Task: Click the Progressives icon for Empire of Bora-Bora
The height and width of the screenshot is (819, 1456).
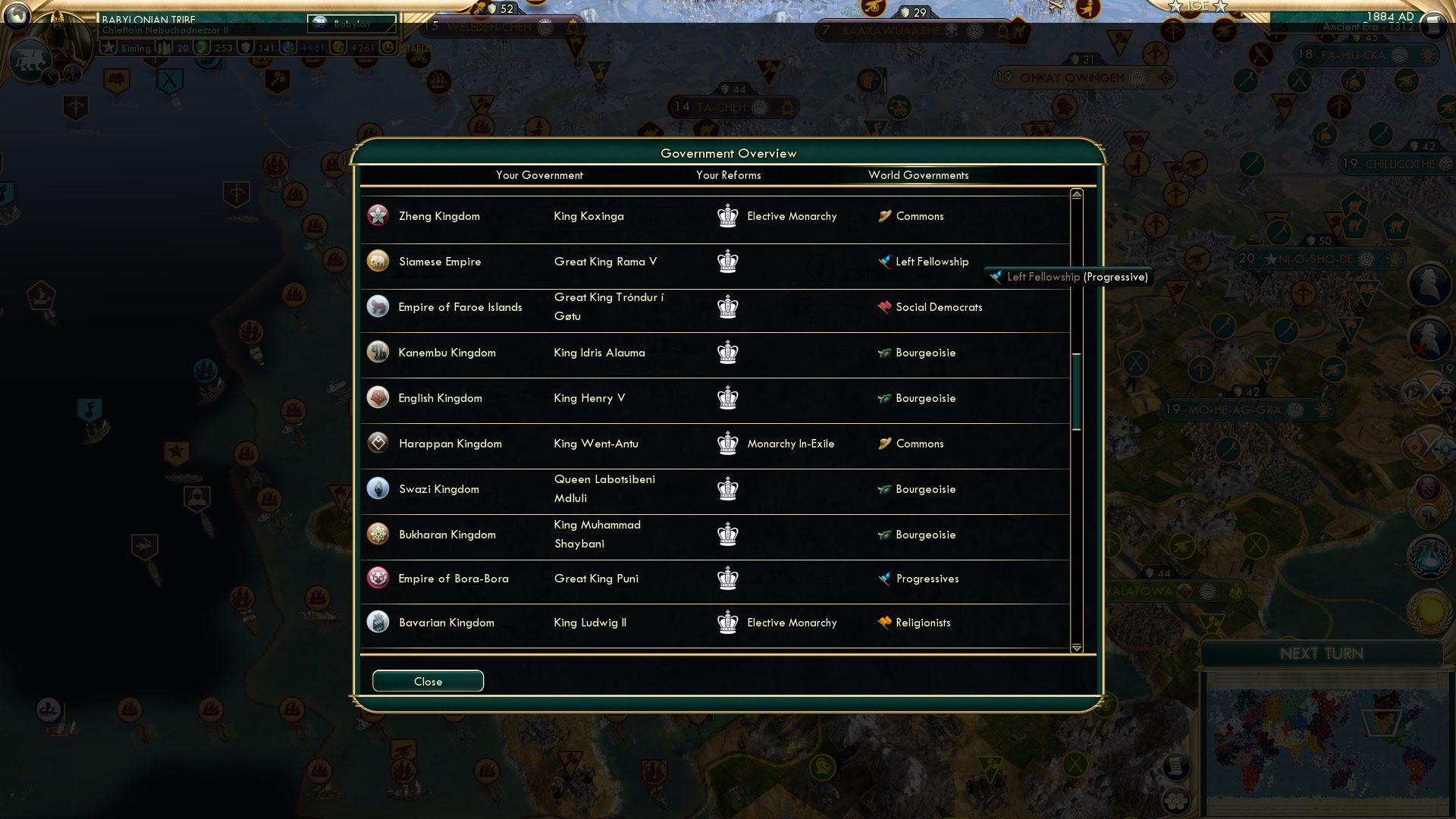Action: tap(884, 579)
